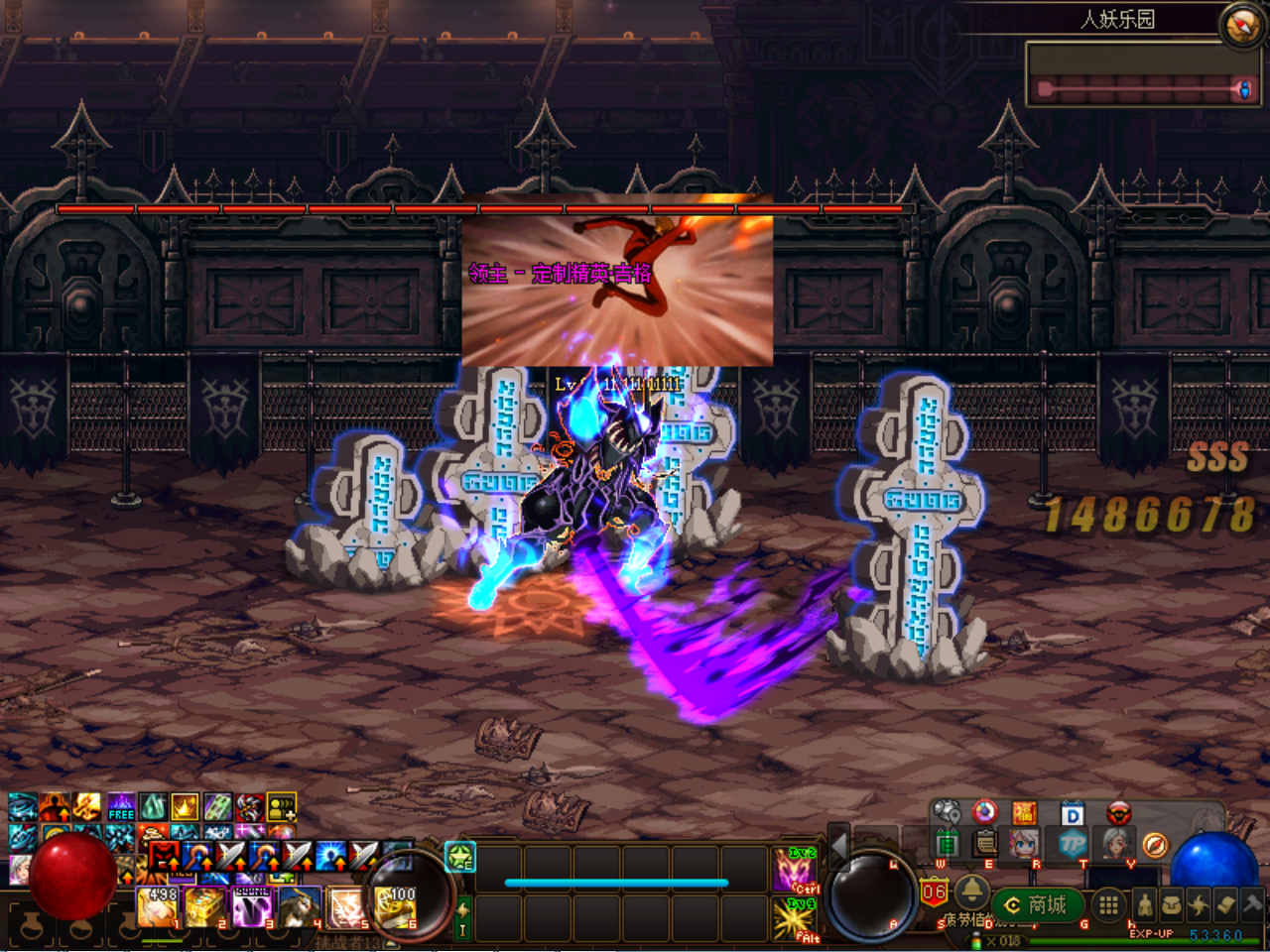
Task: Select the character info silhouette icon
Action: pos(1144,904)
